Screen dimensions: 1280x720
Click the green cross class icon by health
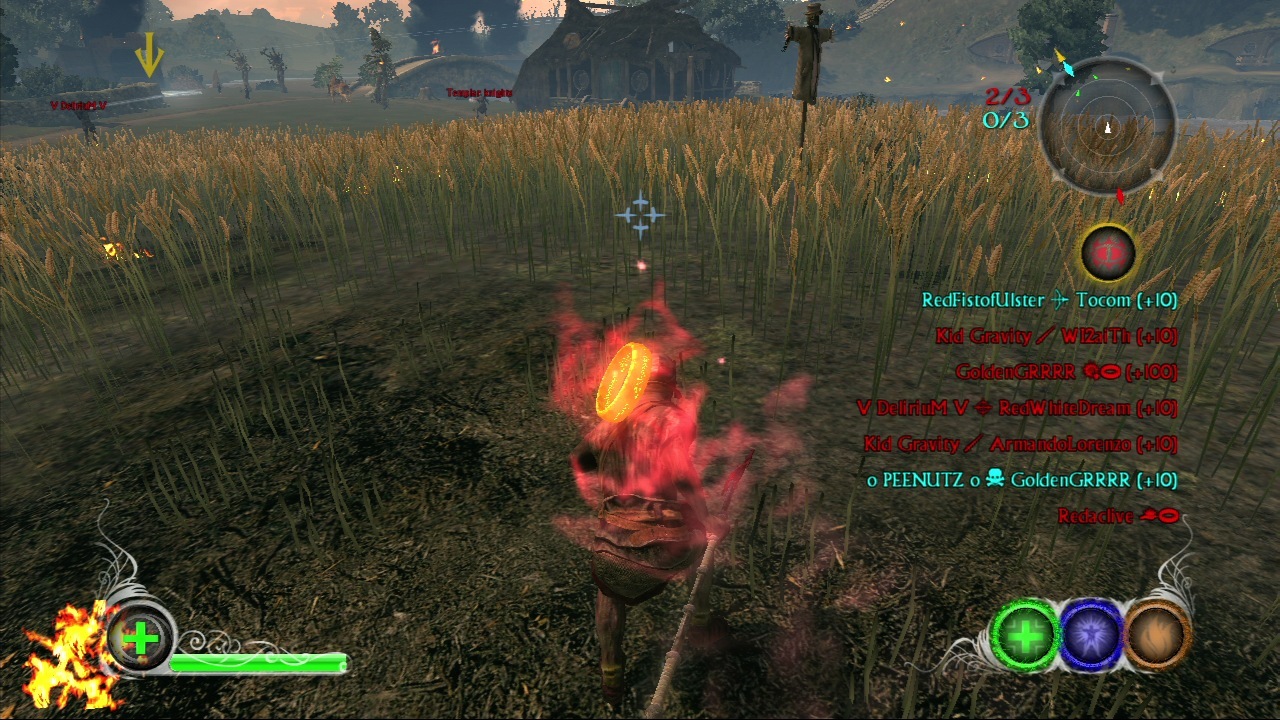click(141, 638)
